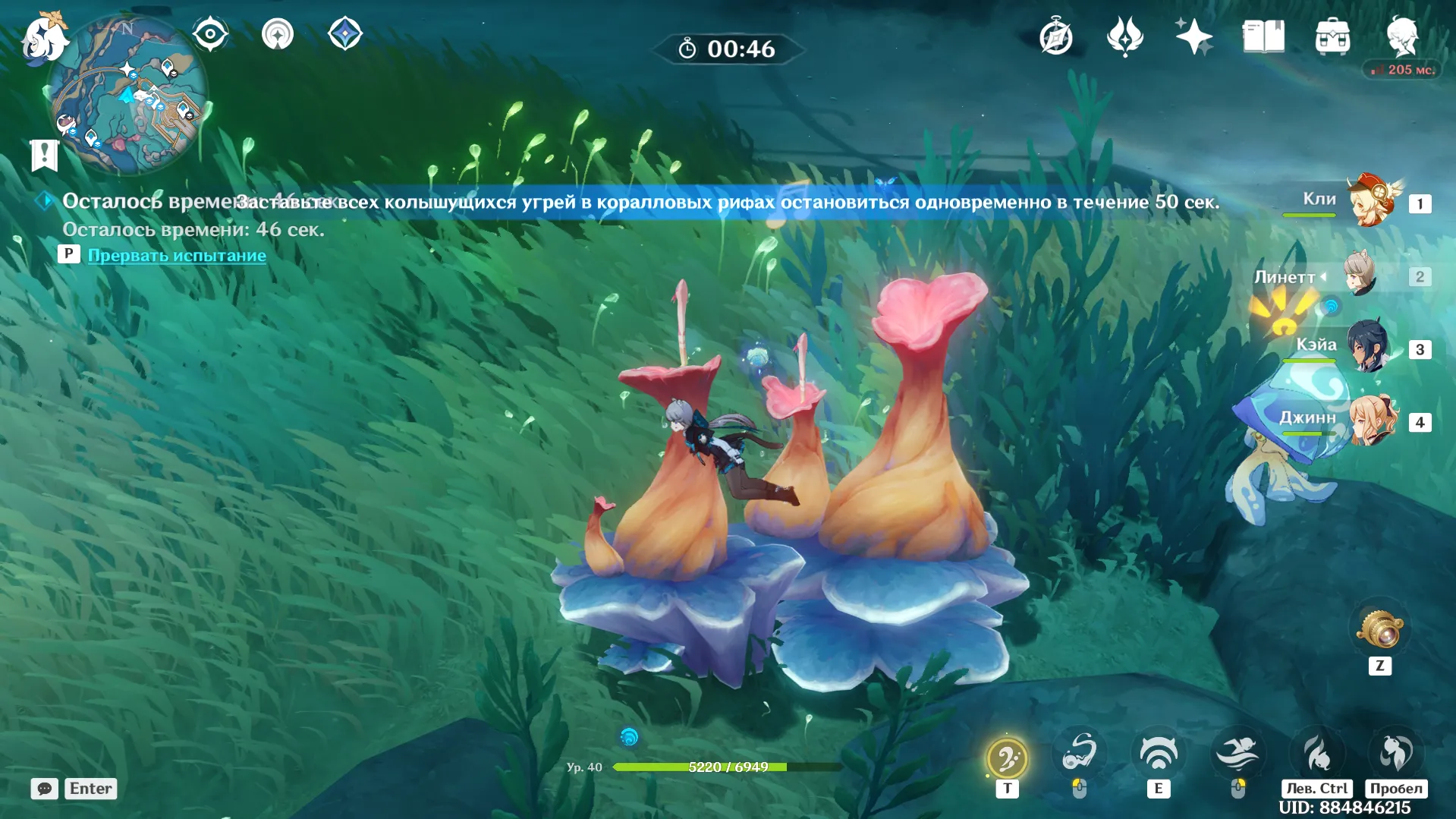
Task: Activate the signal-wave underwater ability
Action: coord(1158,754)
